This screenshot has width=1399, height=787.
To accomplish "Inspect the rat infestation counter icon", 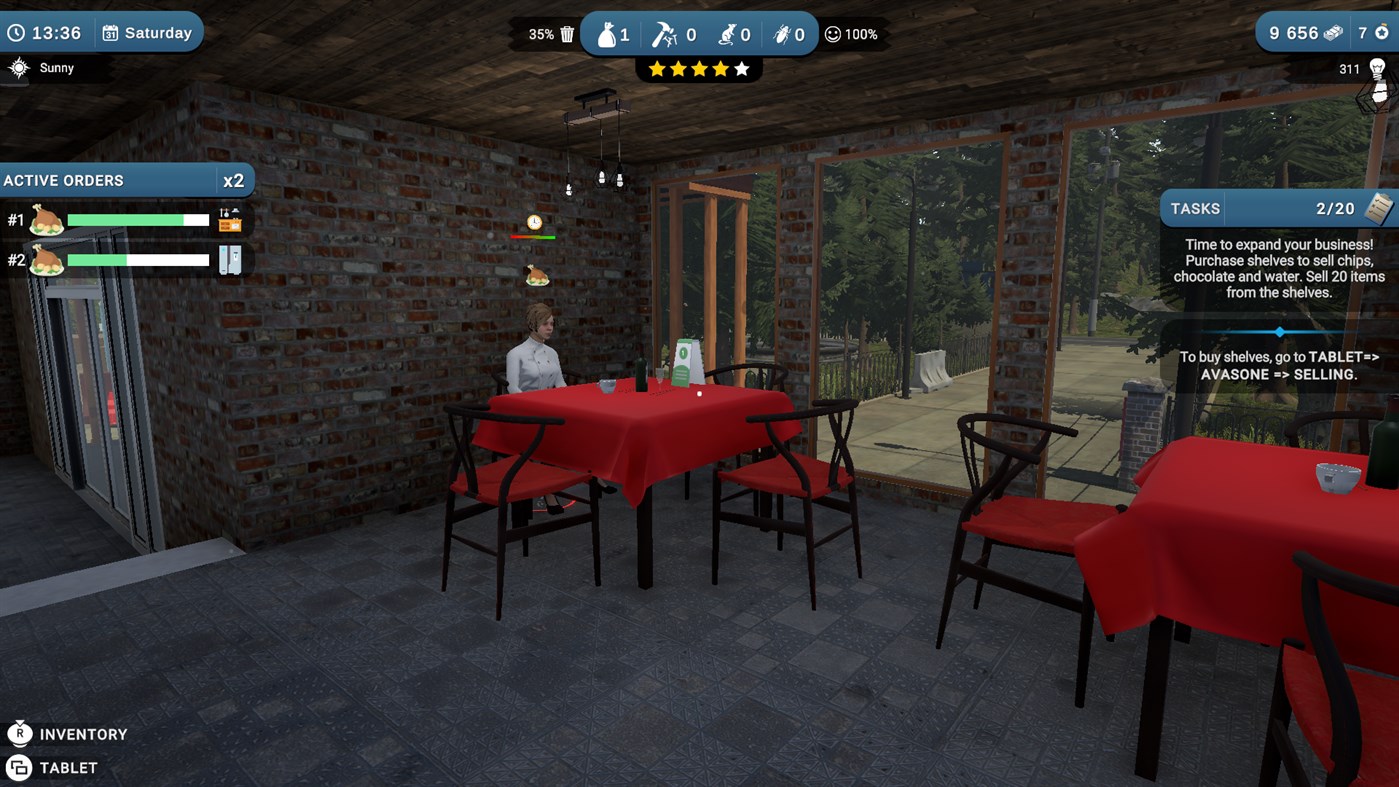I will click(729, 33).
